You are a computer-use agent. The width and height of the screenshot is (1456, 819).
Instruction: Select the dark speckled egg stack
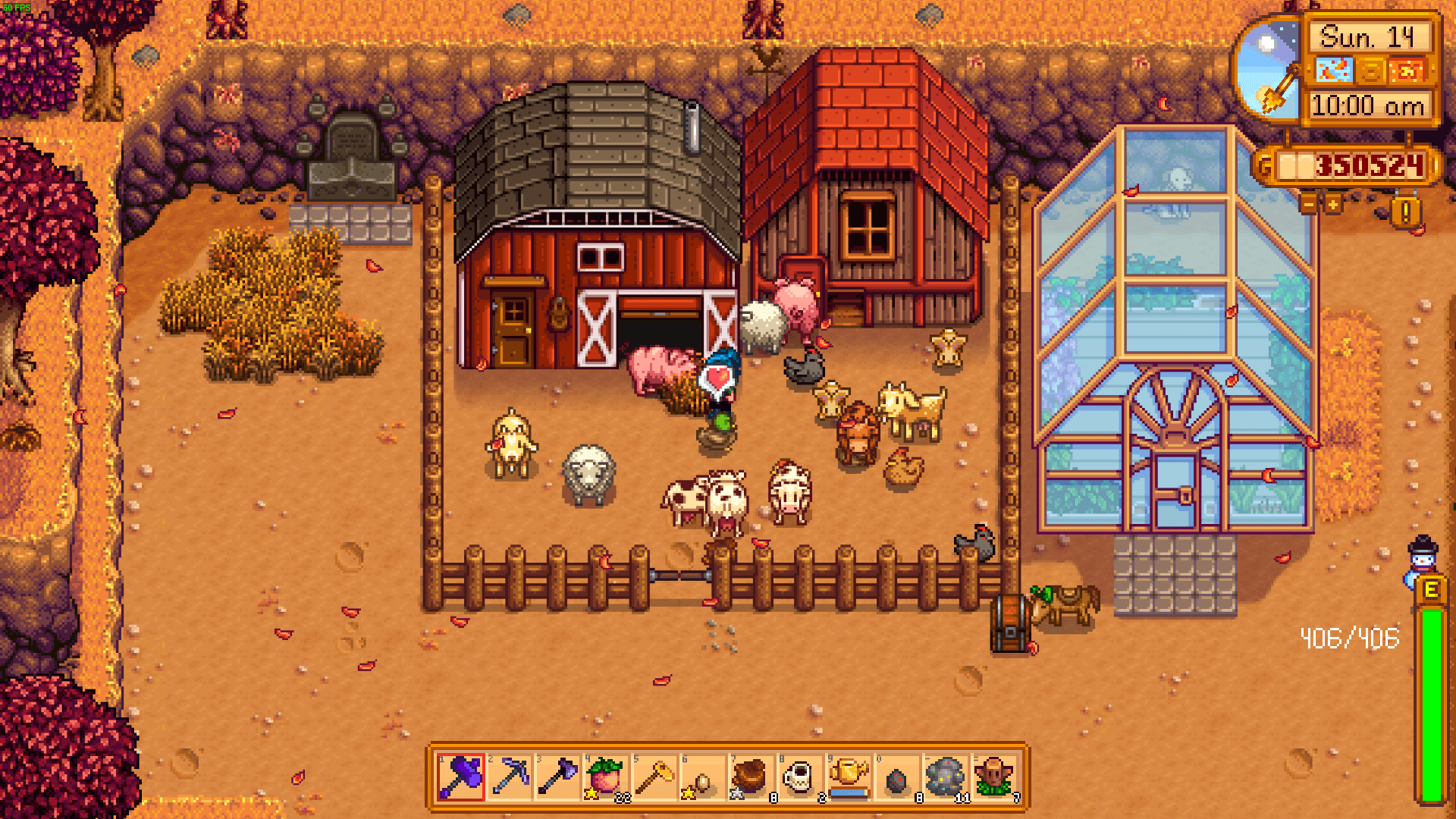pyautogui.click(x=898, y=777)
